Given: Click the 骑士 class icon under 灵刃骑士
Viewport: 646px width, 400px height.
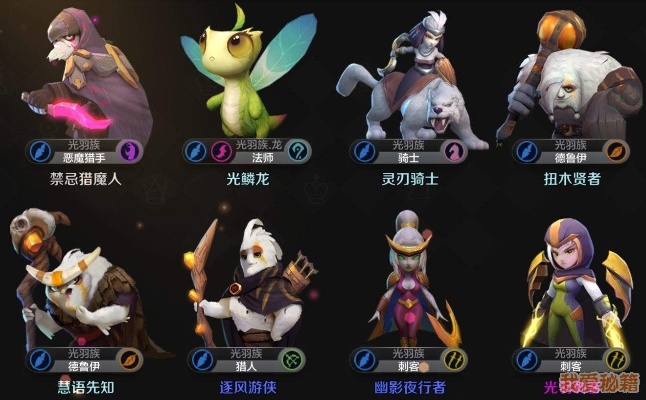Looking at the screenshot, I should point(454,151).
